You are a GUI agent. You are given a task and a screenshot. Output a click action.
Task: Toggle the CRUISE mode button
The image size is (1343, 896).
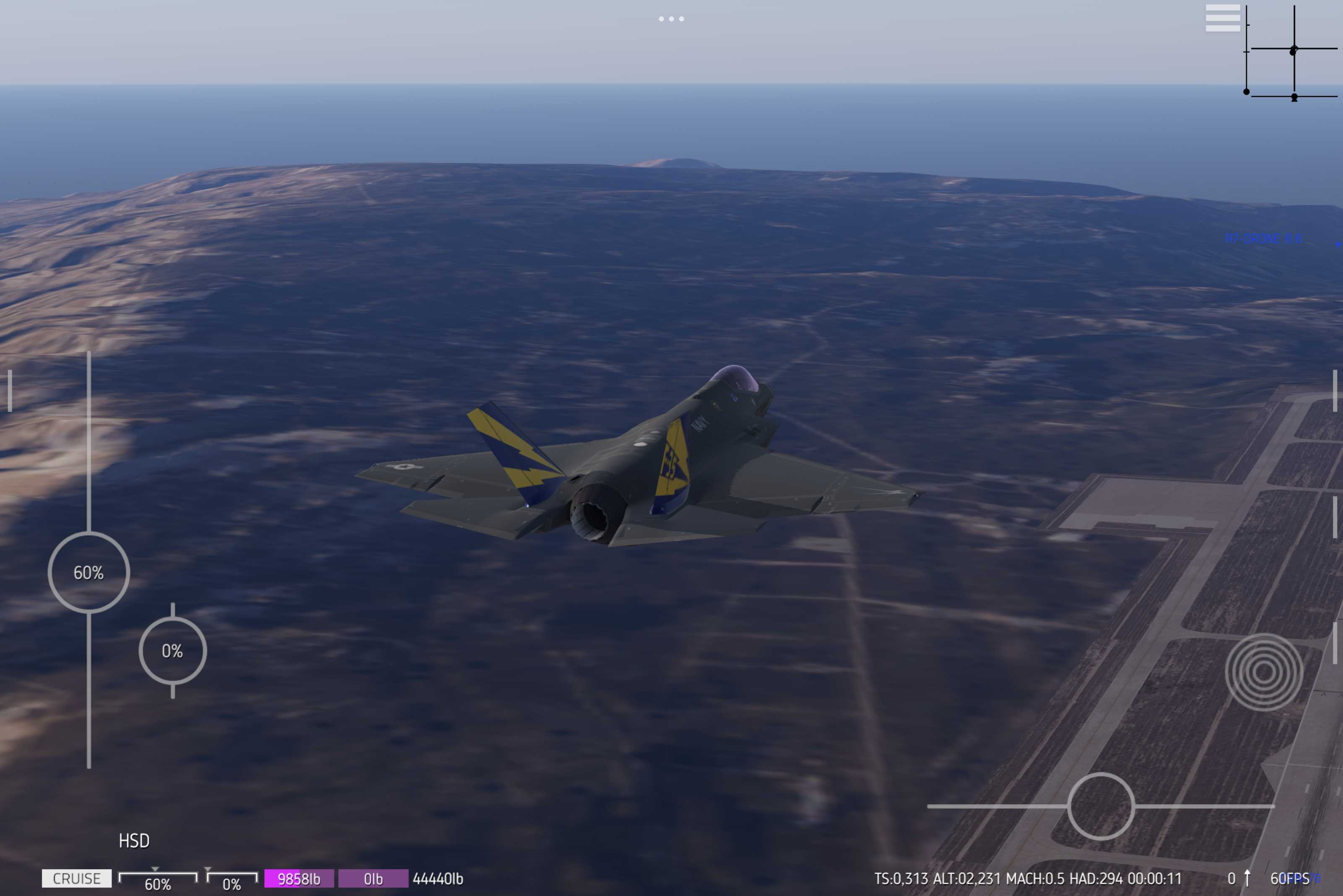pyautogui.click(x=77, y=878)
